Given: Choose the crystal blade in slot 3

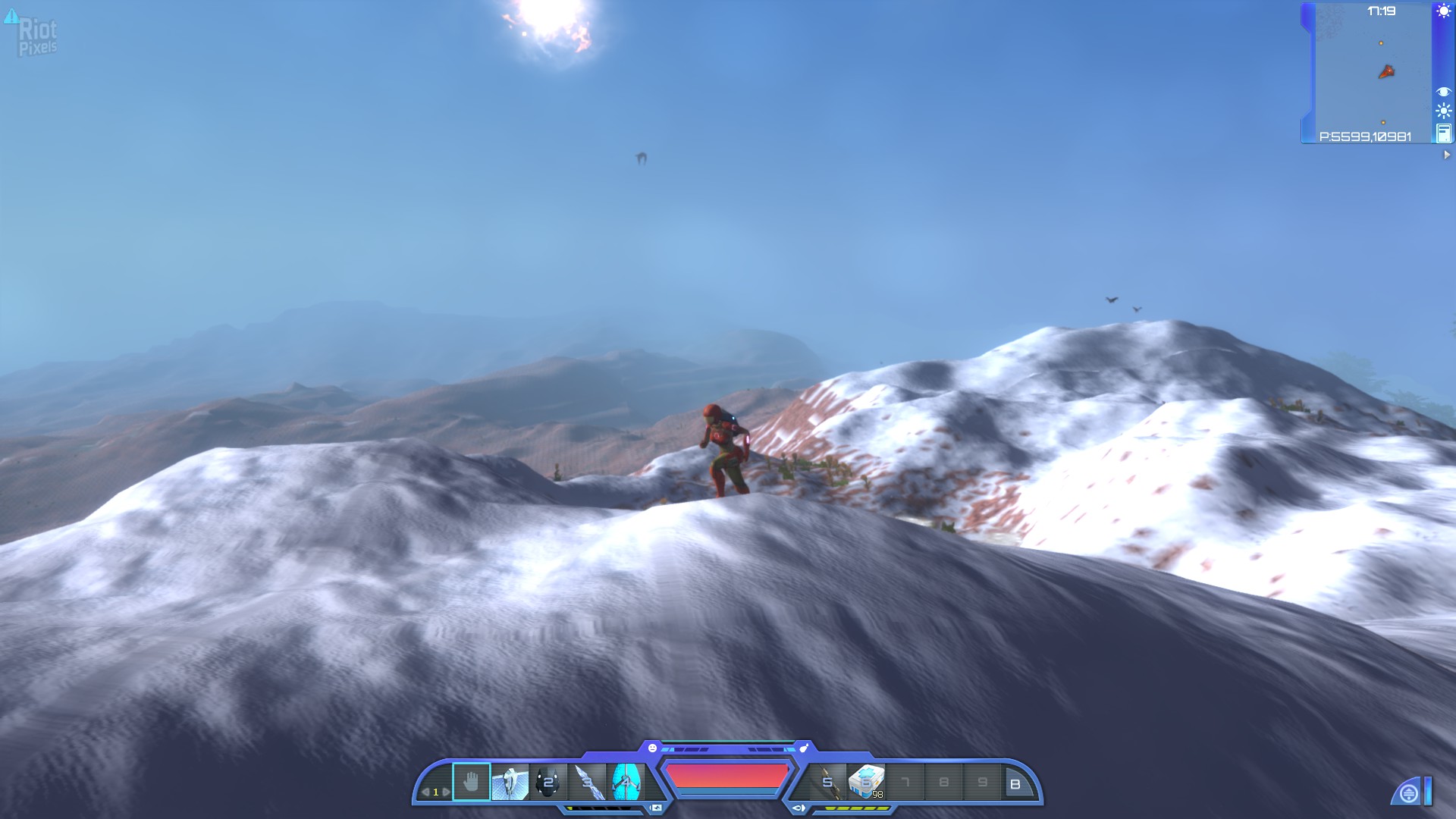Looking at the screenshot, I should [x=588, y=782].
